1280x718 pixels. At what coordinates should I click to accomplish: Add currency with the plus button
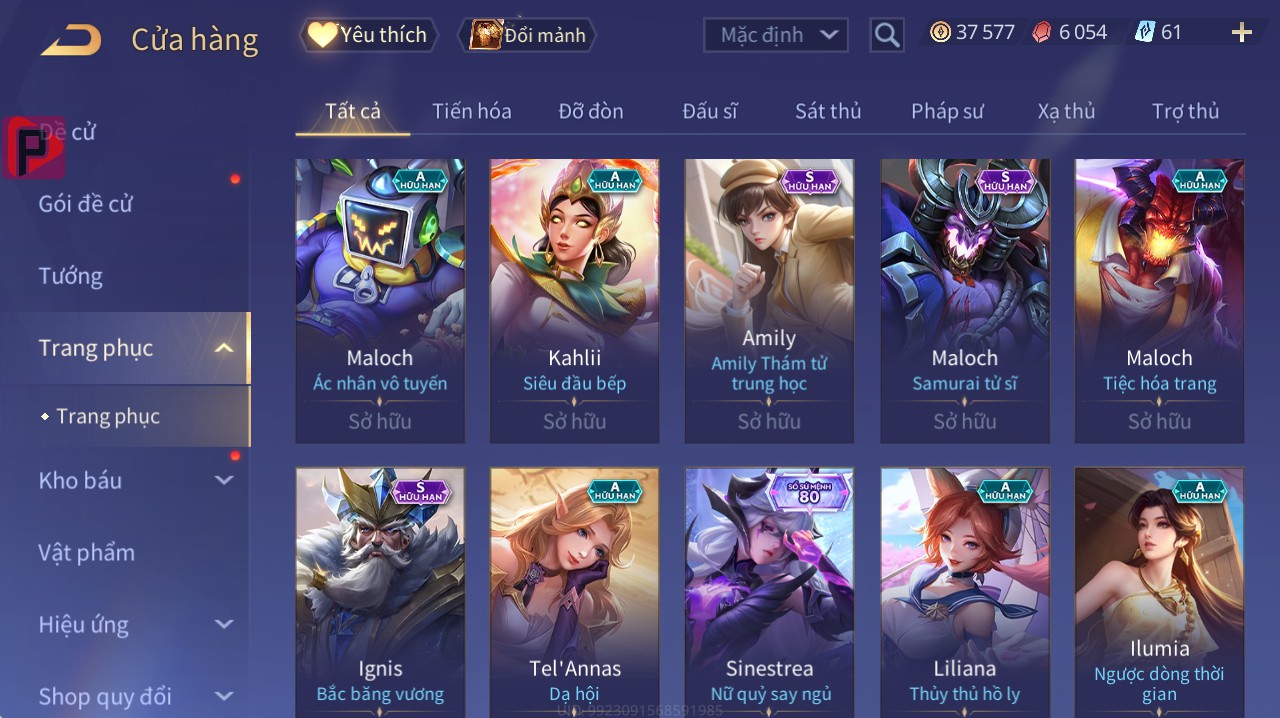coord(1241,33)
